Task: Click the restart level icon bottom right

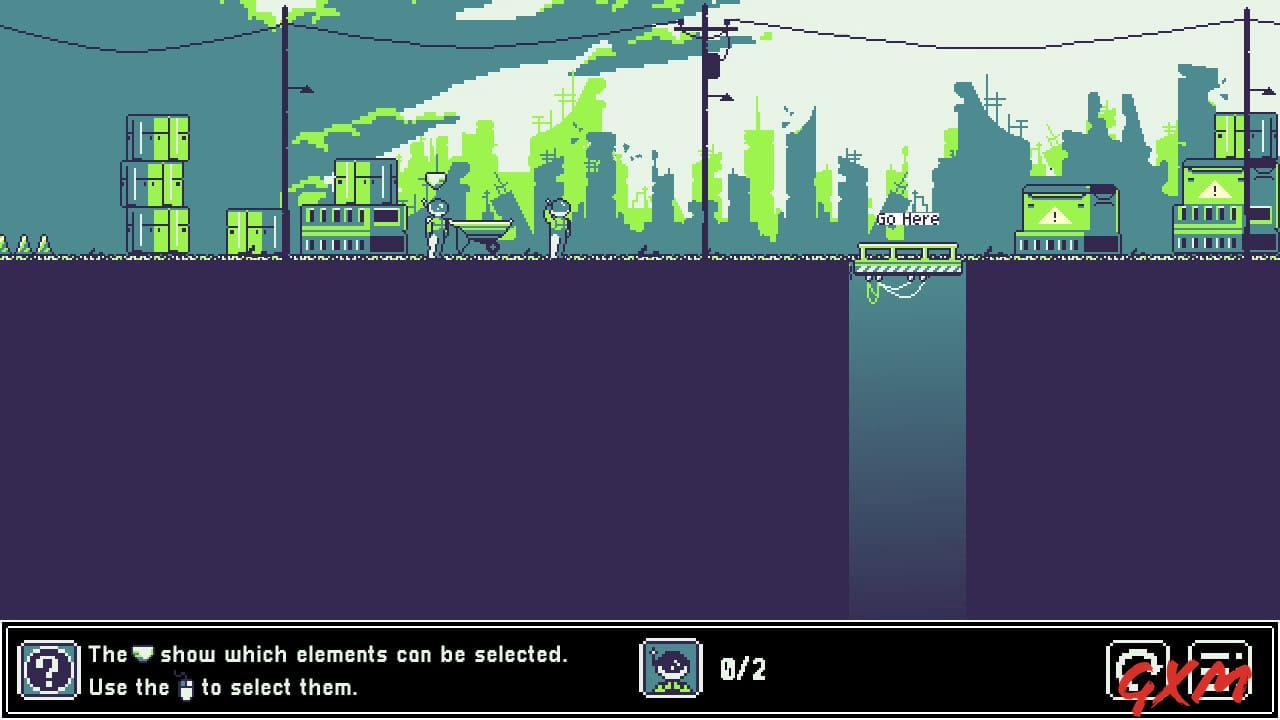Action: [x=1137, y=668]
